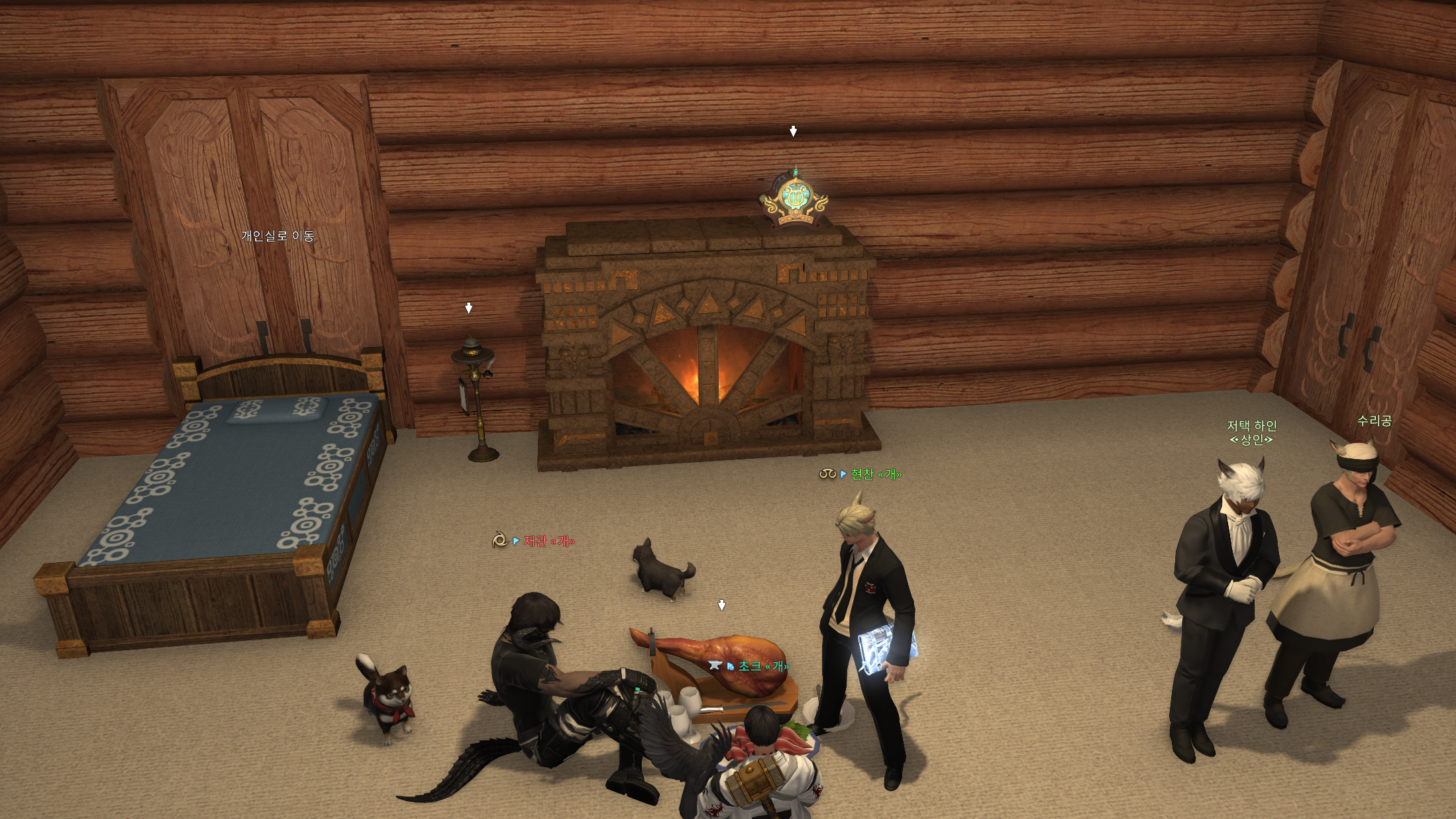Image resolution: width=1456 pixels, height=819 pixels.
Task: Target the red 재관 nameplate
Action: tap(548, 541)
